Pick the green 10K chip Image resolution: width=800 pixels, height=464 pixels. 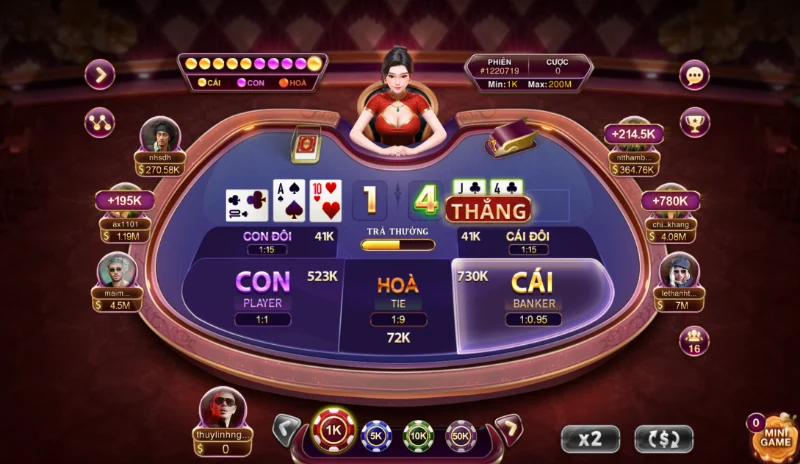click(419, 435)
